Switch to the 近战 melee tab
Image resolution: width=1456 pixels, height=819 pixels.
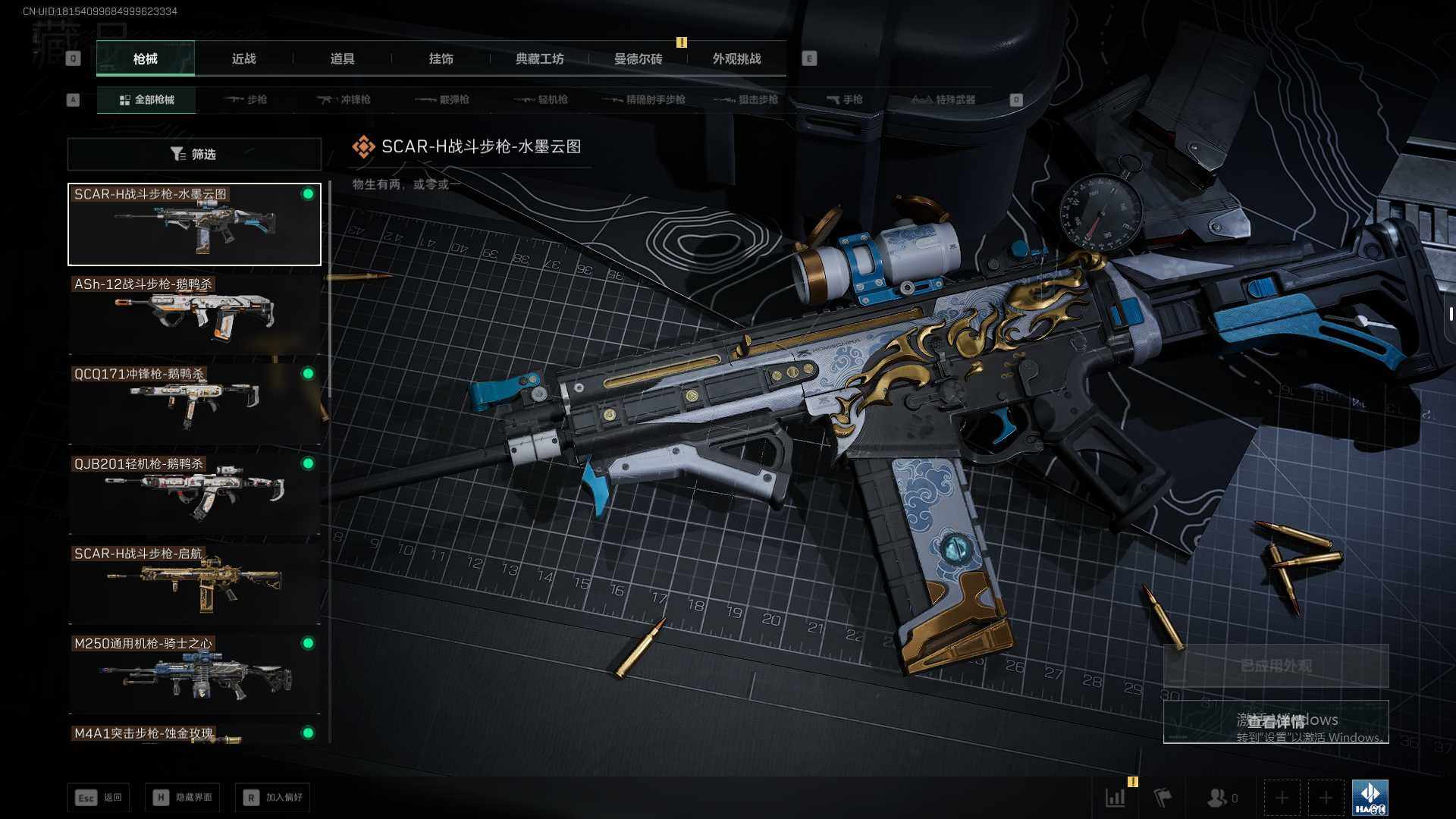243,58
